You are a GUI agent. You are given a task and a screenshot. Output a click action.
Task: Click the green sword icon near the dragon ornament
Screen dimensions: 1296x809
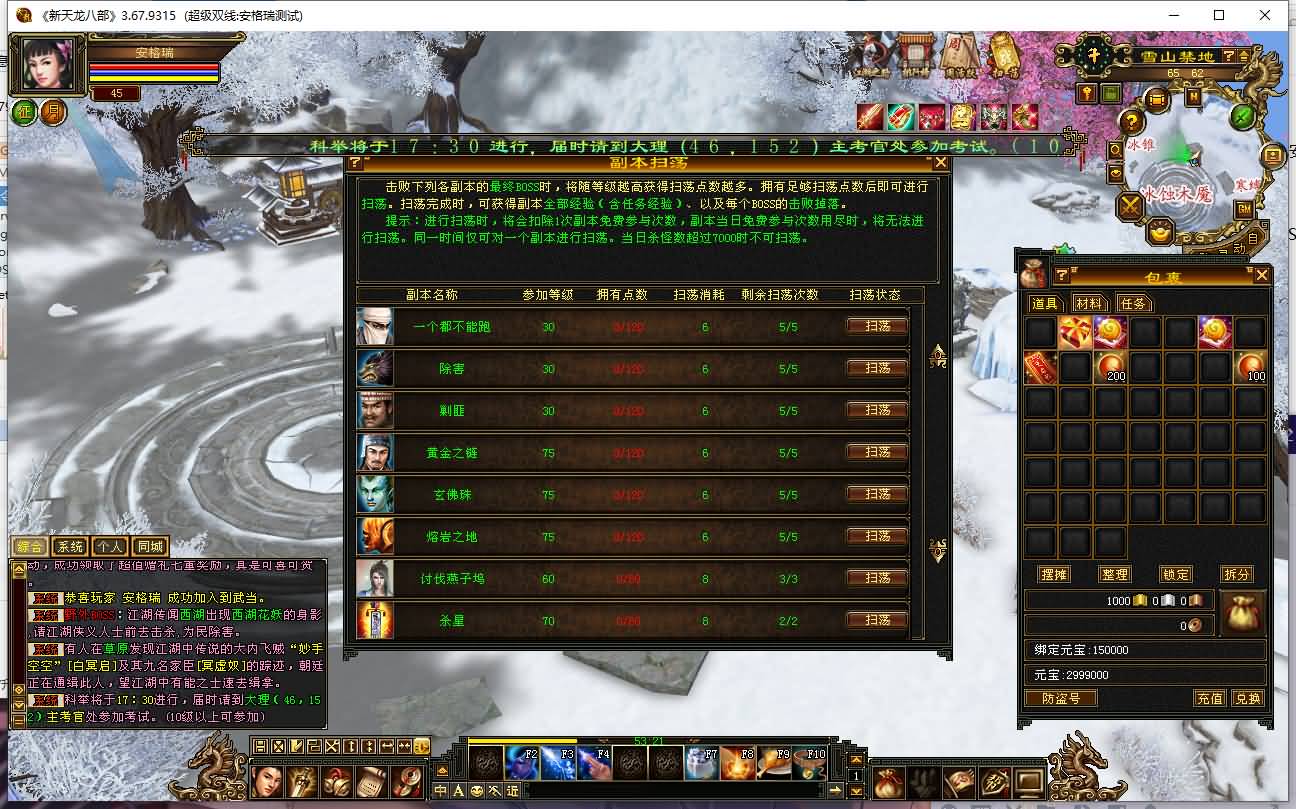[1241, 117]
